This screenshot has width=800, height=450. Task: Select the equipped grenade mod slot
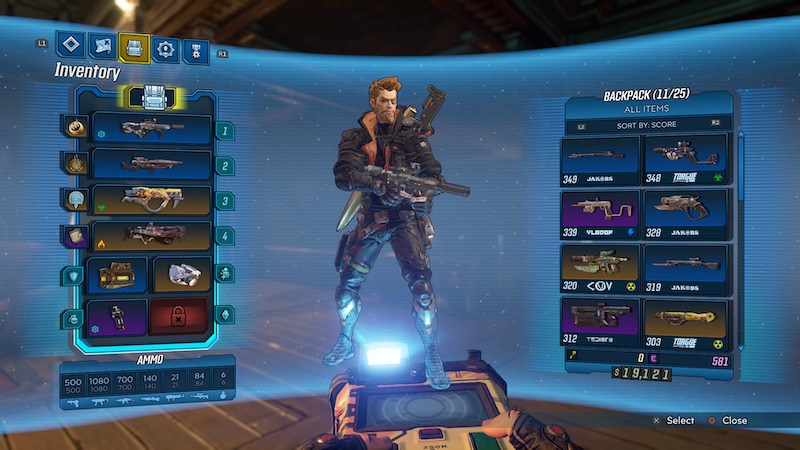(181, 274)
